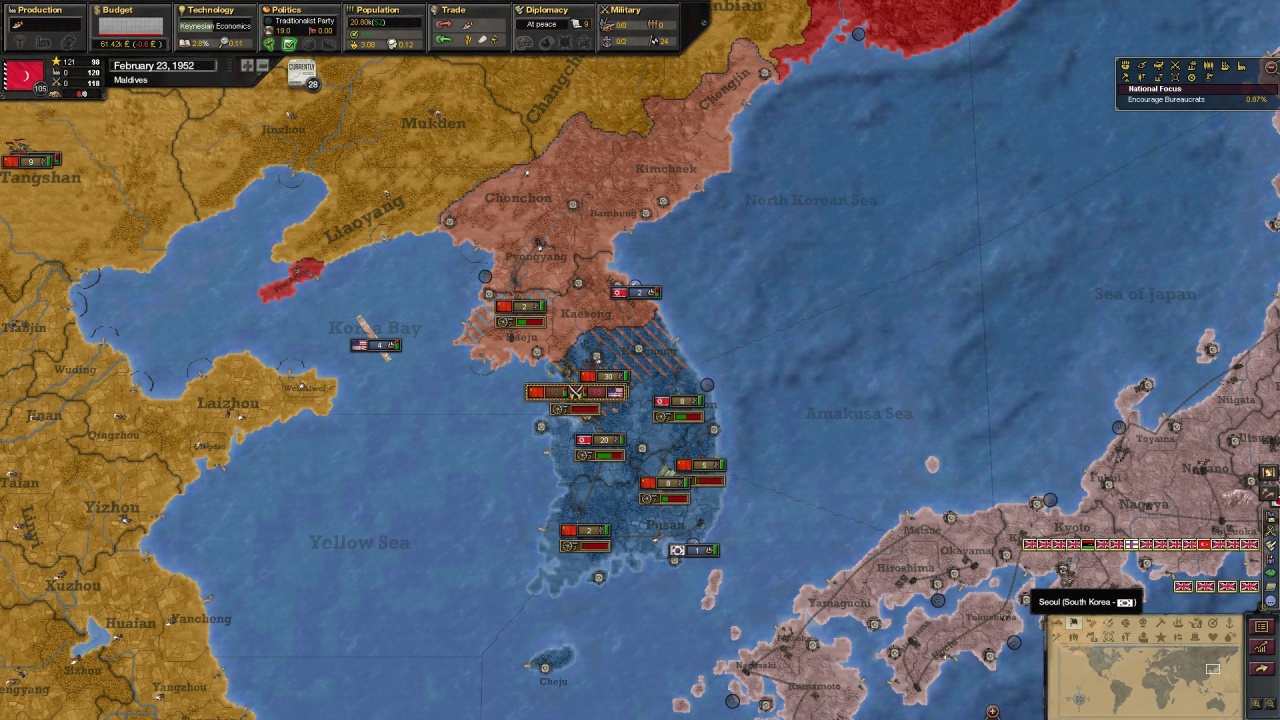The height and width of the screenshot is (720, 1280).
Task: Switch to the Diplomacy tab
Action: 546,10
